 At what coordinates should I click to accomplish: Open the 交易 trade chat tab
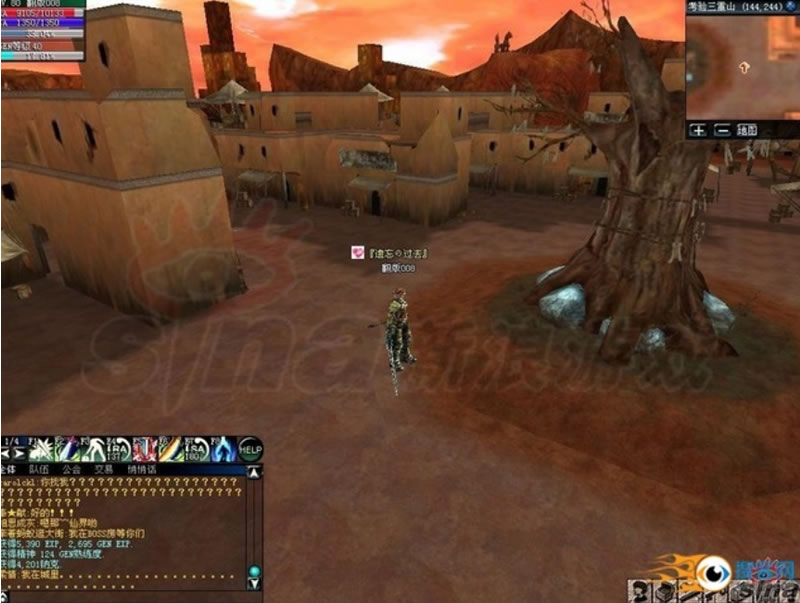(103, 468)
